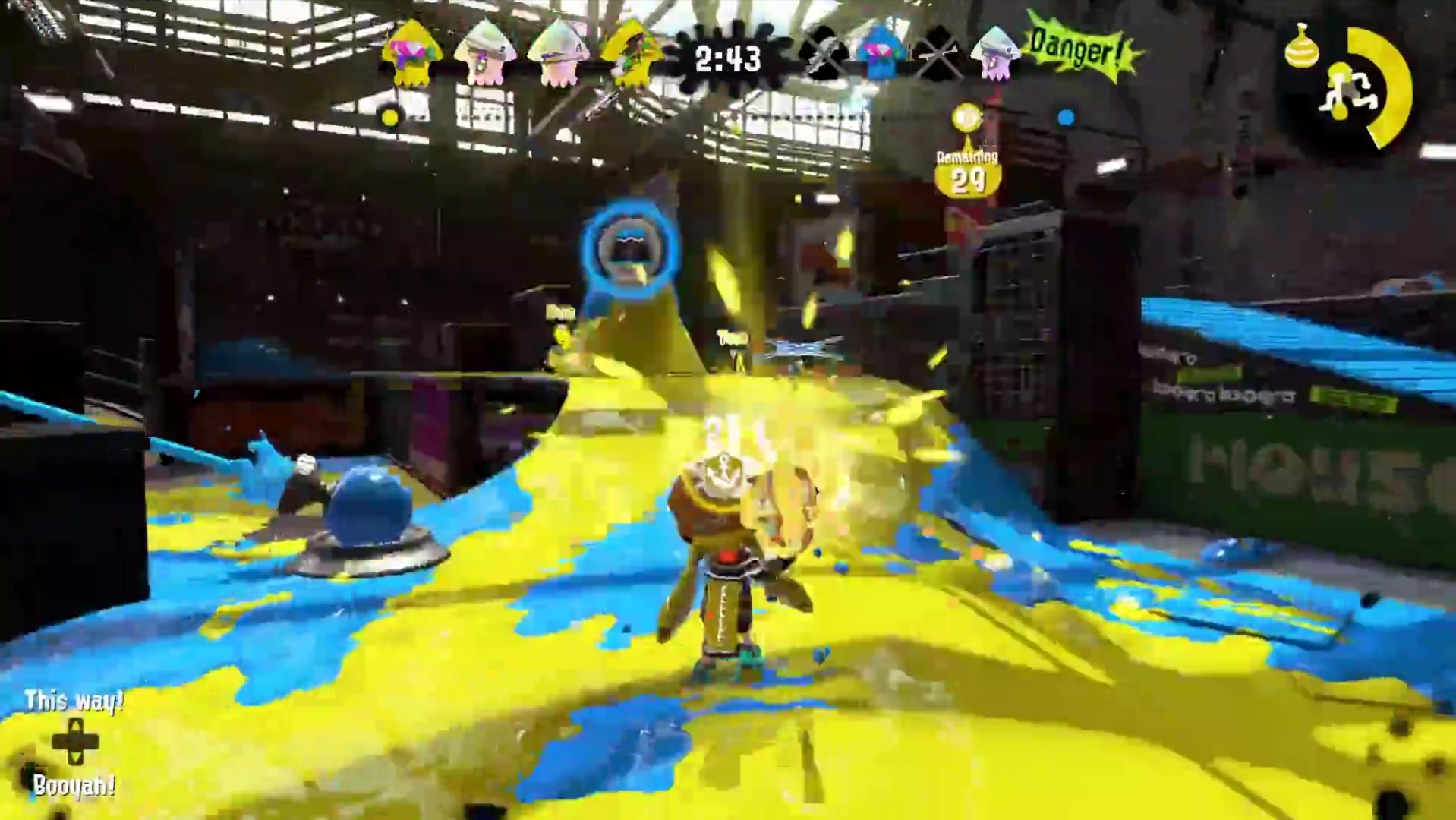
Task: Enable the blue enemy locator ring marker
Action: pos(630,251)
